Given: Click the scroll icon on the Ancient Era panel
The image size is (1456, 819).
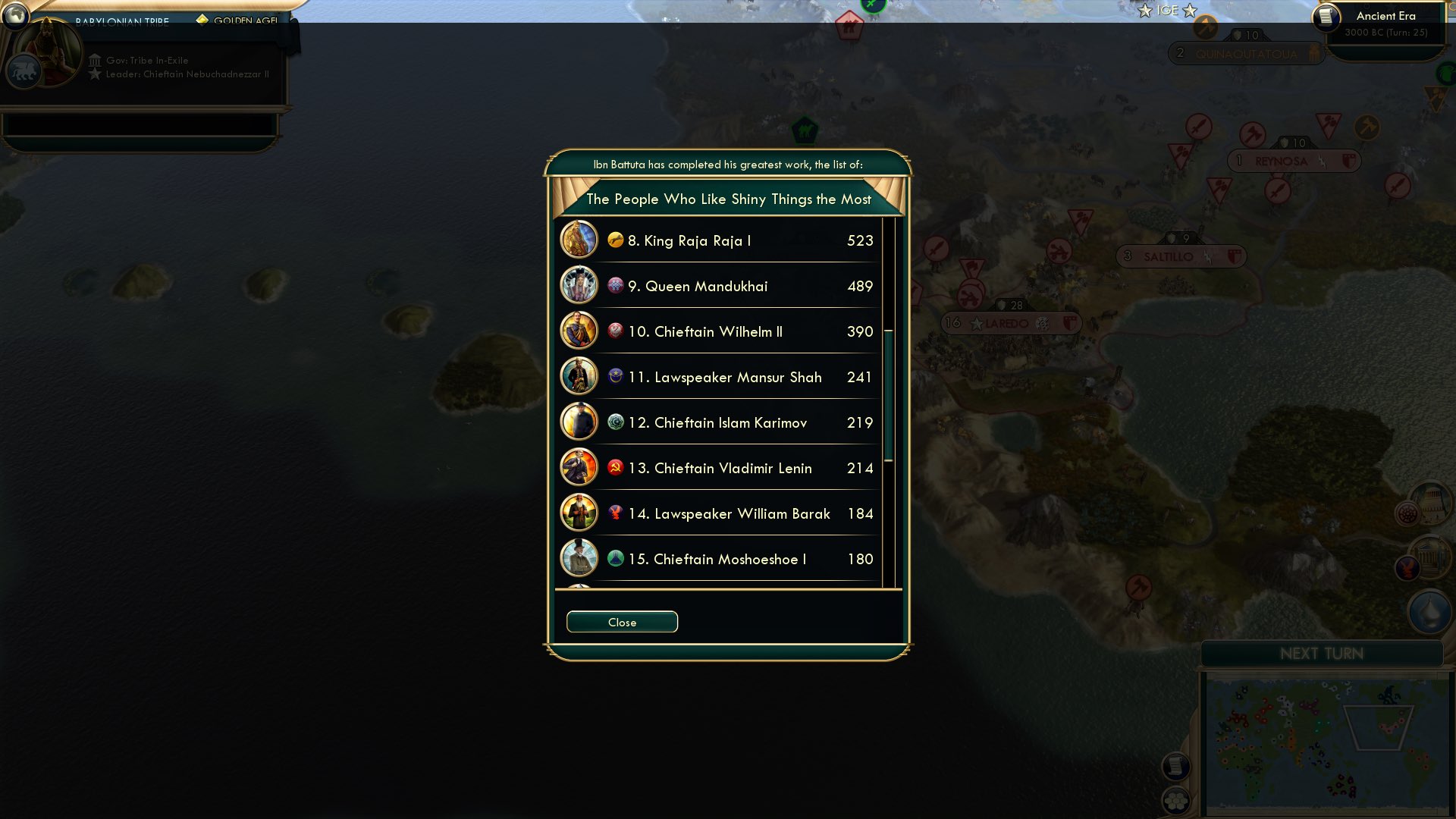Looking at the screenshot, I should click(x=1326, y=18).
